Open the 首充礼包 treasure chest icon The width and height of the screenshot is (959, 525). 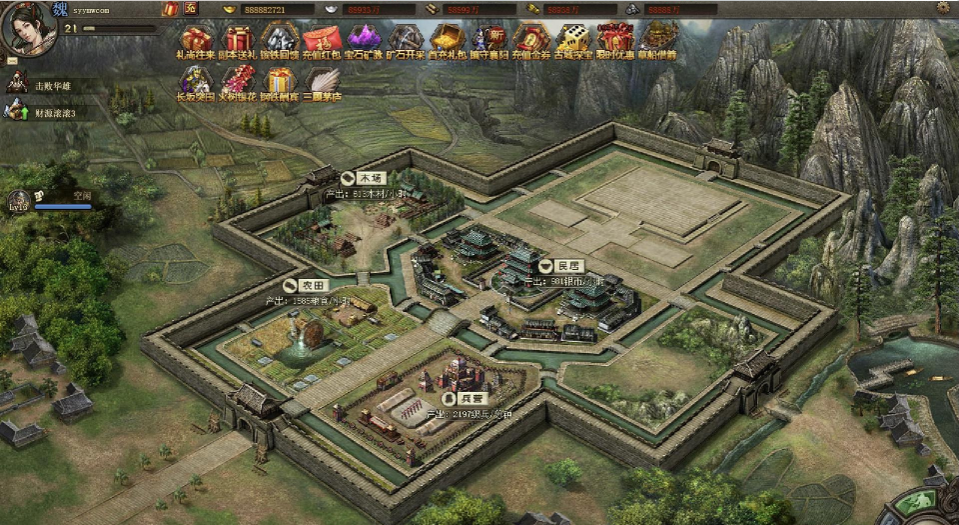tap(447, 41)
